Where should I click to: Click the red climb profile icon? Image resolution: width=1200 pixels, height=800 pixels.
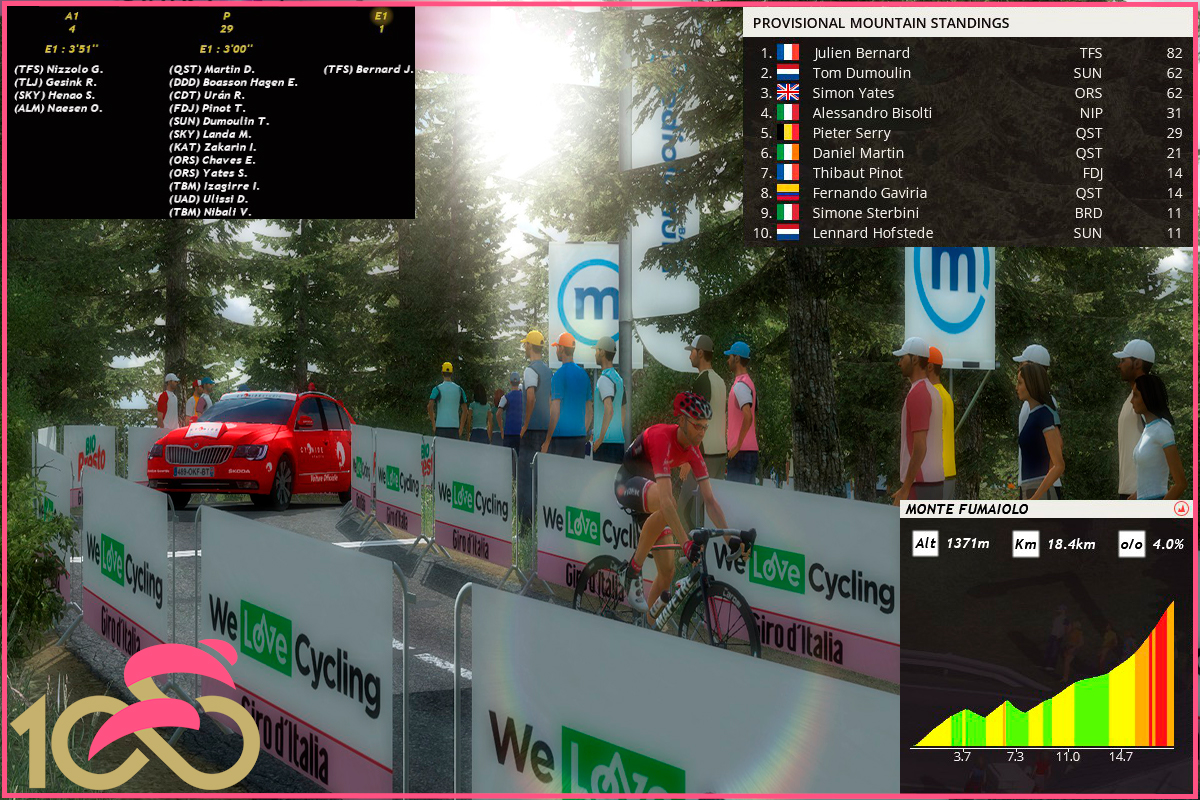tap(1181, 509)
